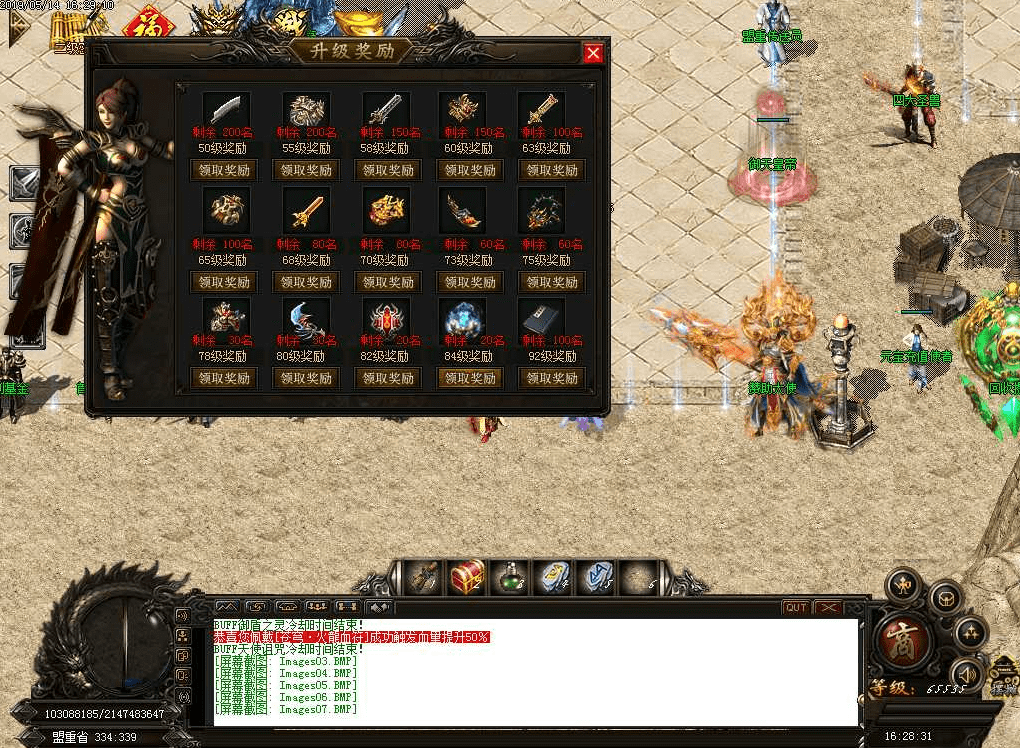This screenshot has width=1020, height=748.
Task: Claim the 75级奖励 reward
Action: tap(552, 282)
